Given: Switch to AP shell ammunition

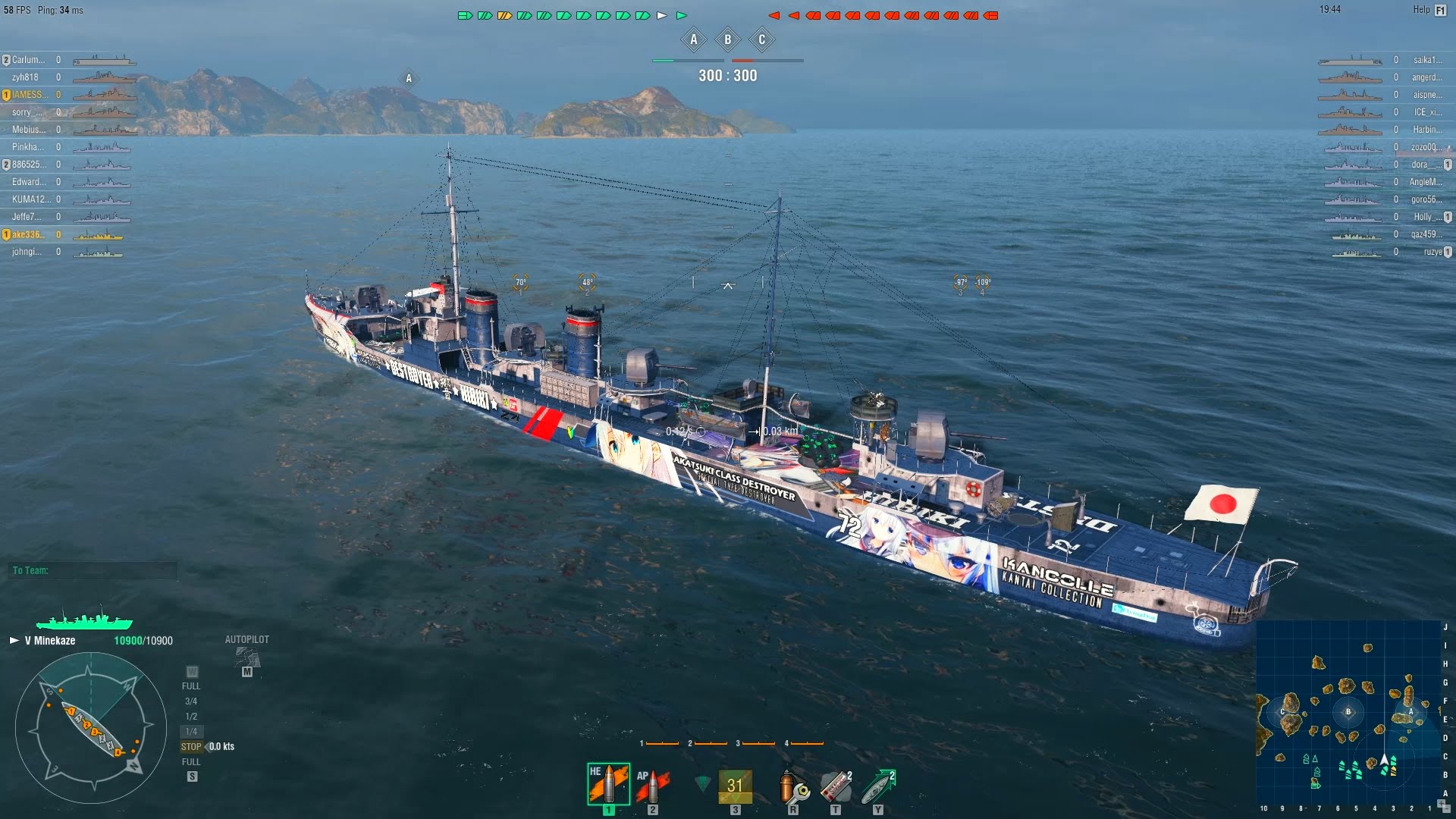Looking at the screenshot, I should (x=652, y=786).
